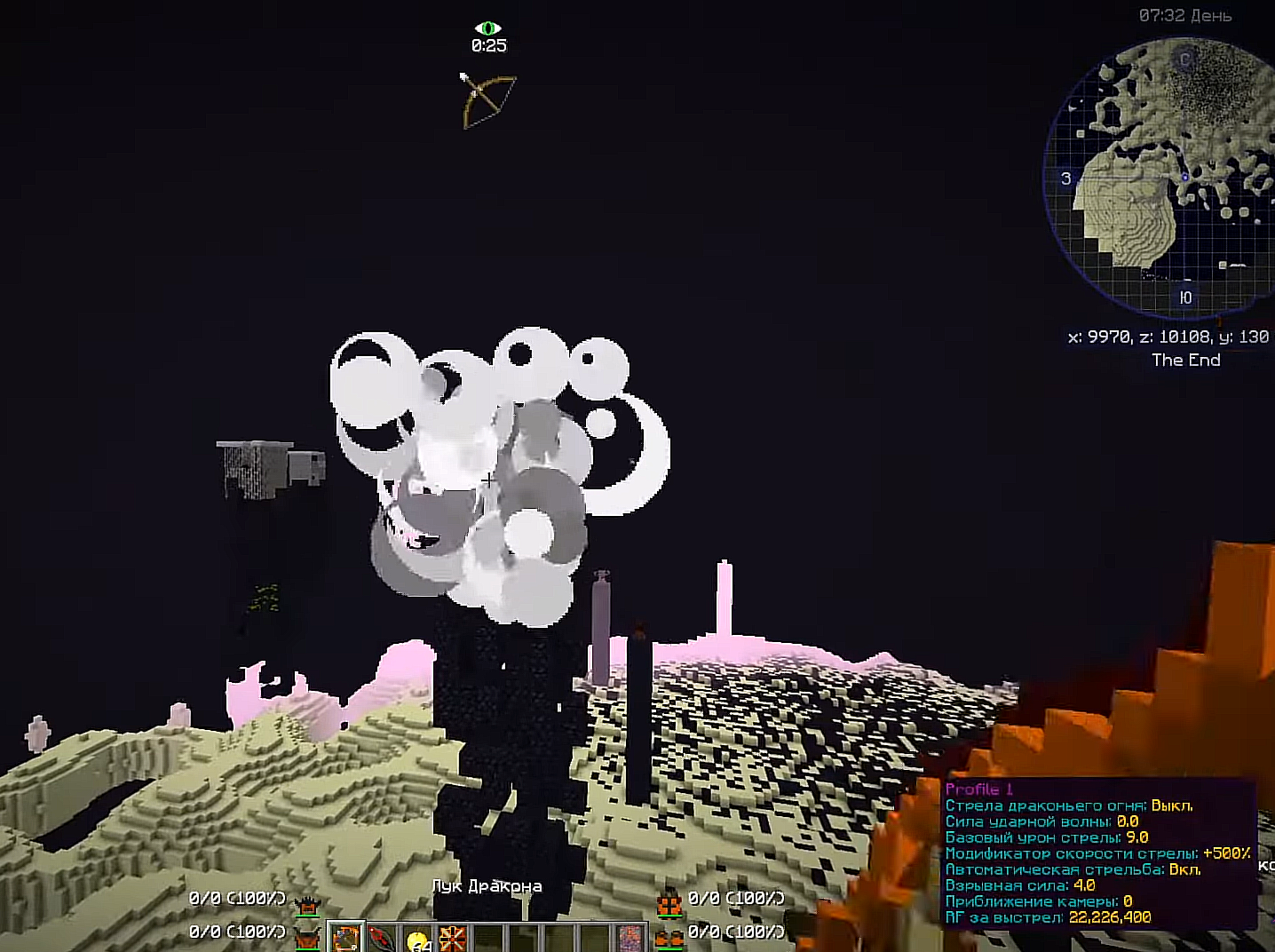Select the purple speckled block slot
Screen dimensions: 1275x952
coord(630,939)
